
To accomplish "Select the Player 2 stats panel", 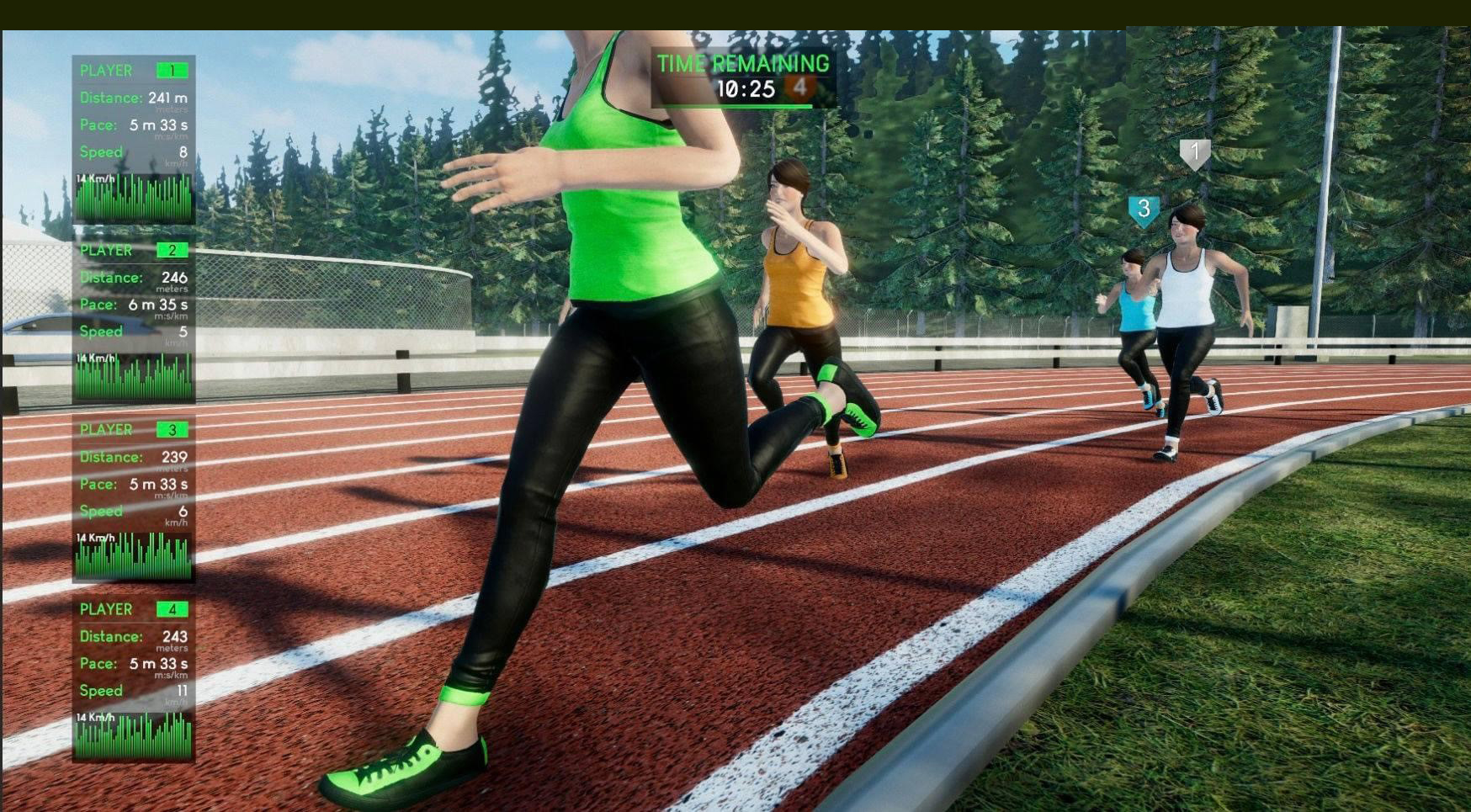I will [x=134, y=319].
